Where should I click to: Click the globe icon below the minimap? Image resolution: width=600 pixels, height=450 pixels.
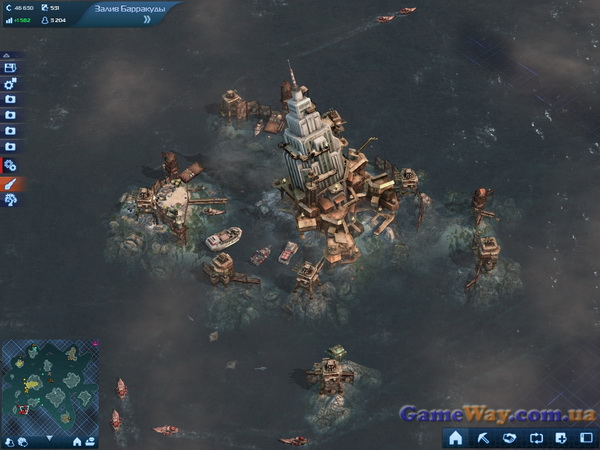[22, 441]
